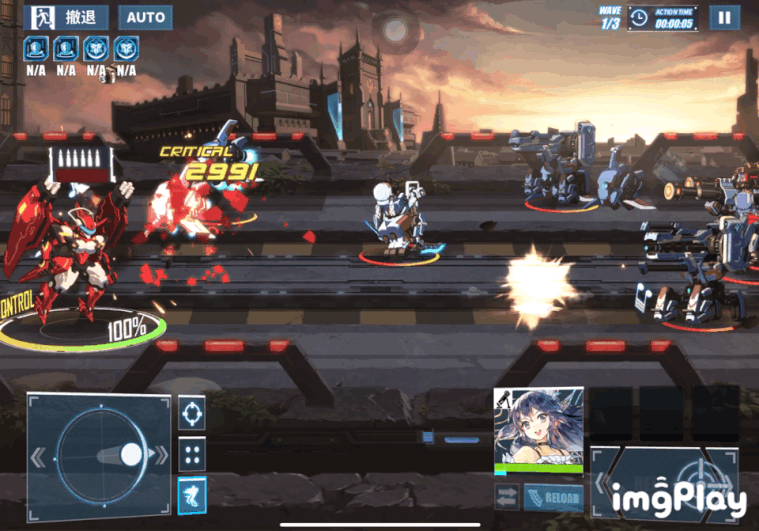Screen dimensions: 759x531
Task: Activate the highlighted dash skill icon
Action: point(192,494)
